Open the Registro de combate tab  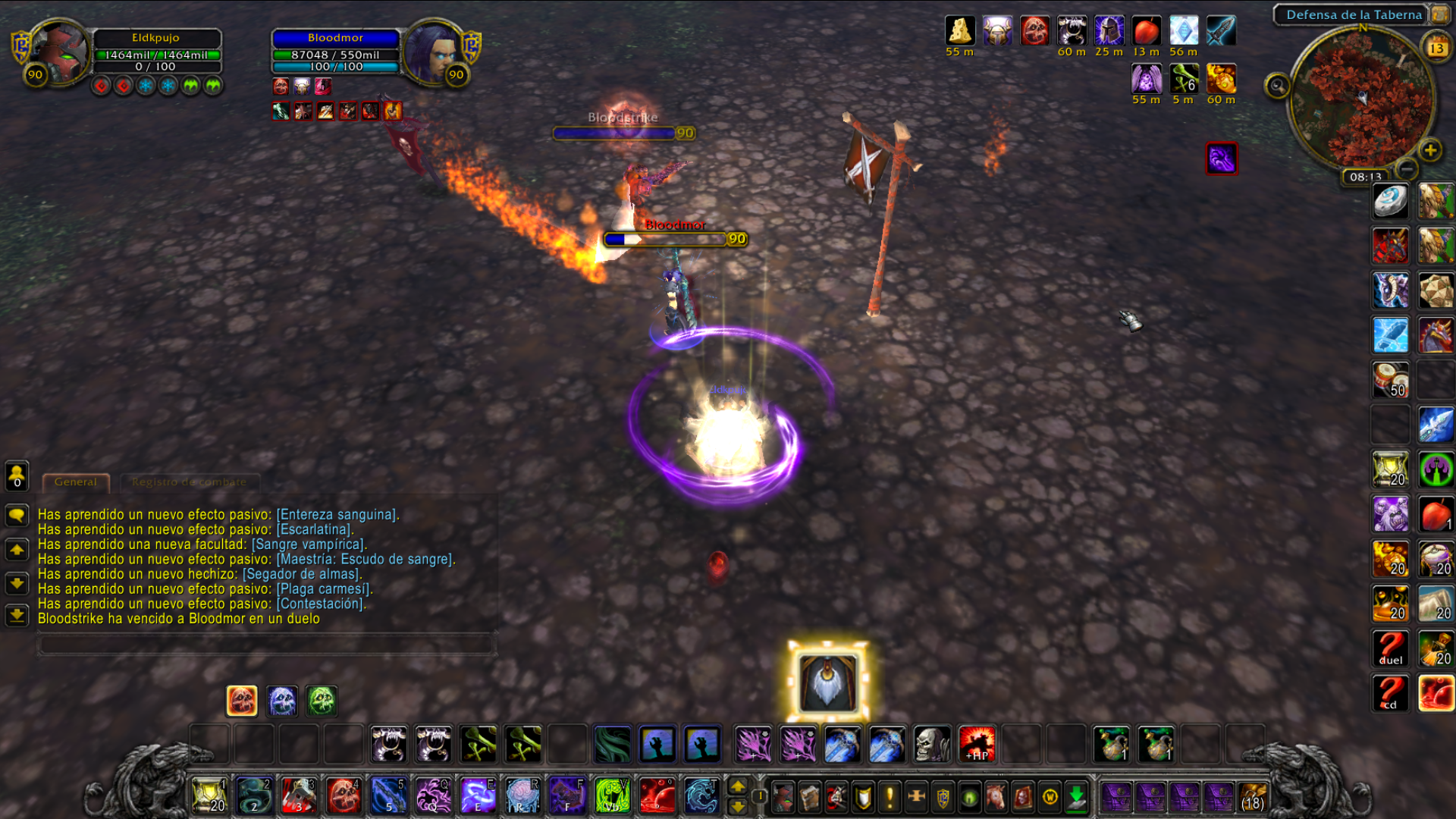point(189,482)
